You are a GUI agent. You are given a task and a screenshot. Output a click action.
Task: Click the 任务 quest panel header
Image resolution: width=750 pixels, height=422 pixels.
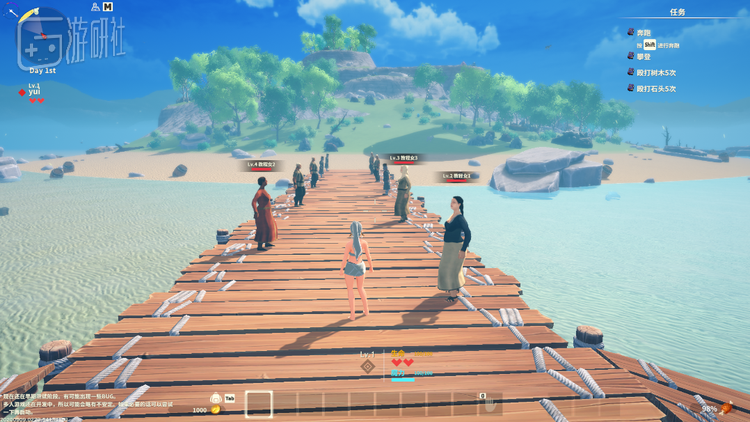[677, 12]
